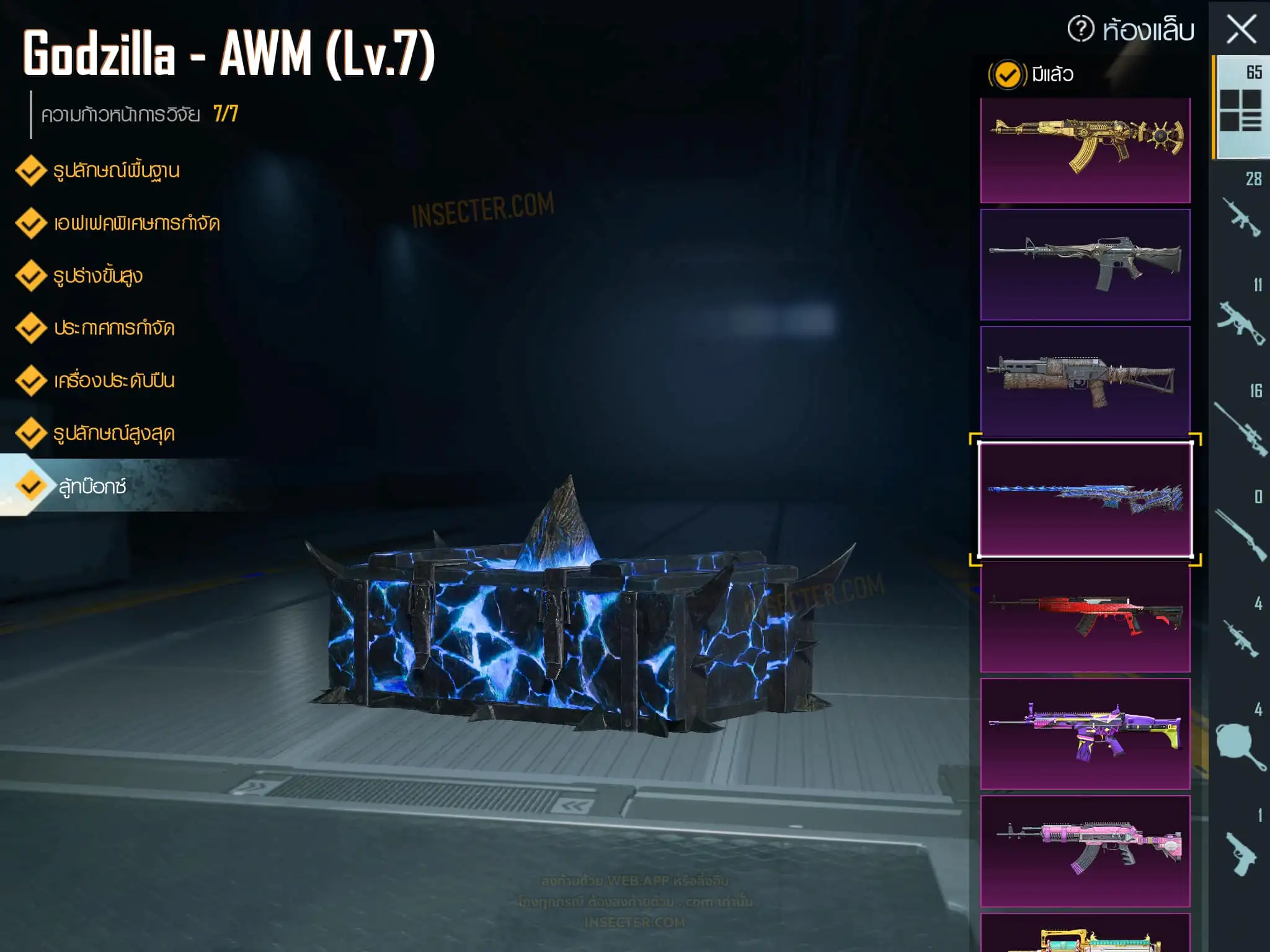View the เอฟเฟคพิเศษการกำจัด upgrade stage
This screenshot has height=952, width=1270.
tap(136, 223)
